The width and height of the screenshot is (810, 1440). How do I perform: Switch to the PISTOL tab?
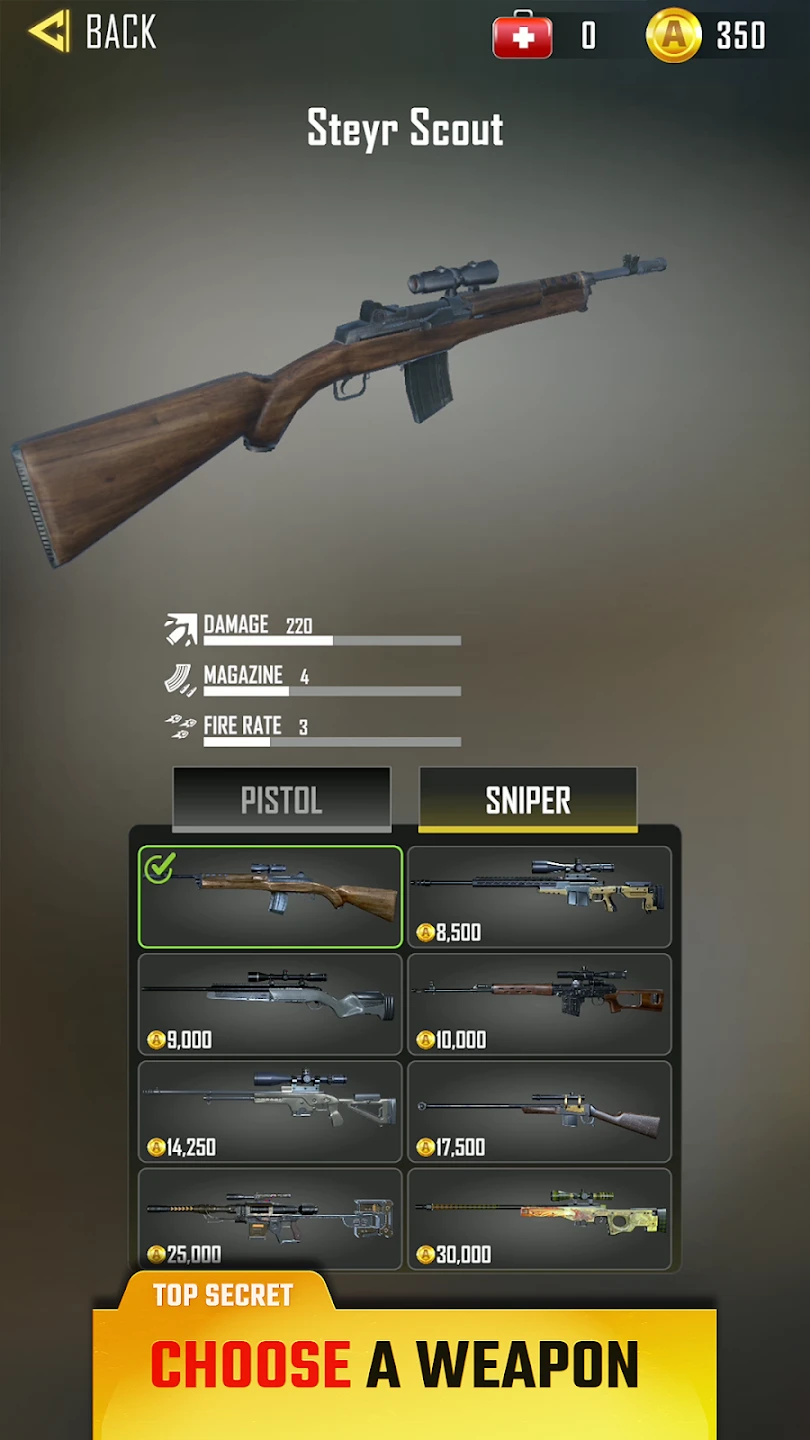(281, 799)
